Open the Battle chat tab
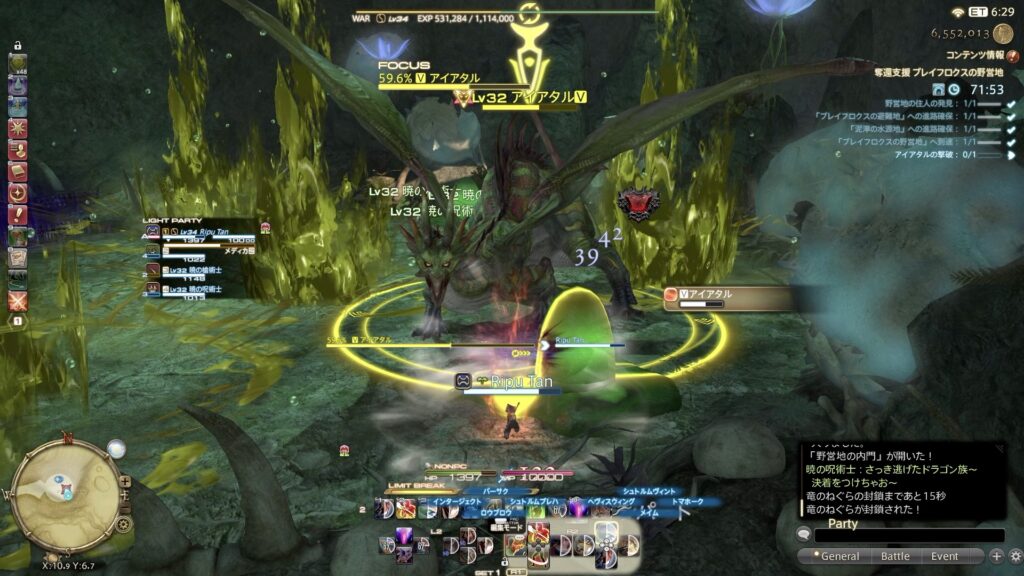1024x576 pixels. pyautogui.click(x=894, y=556)
